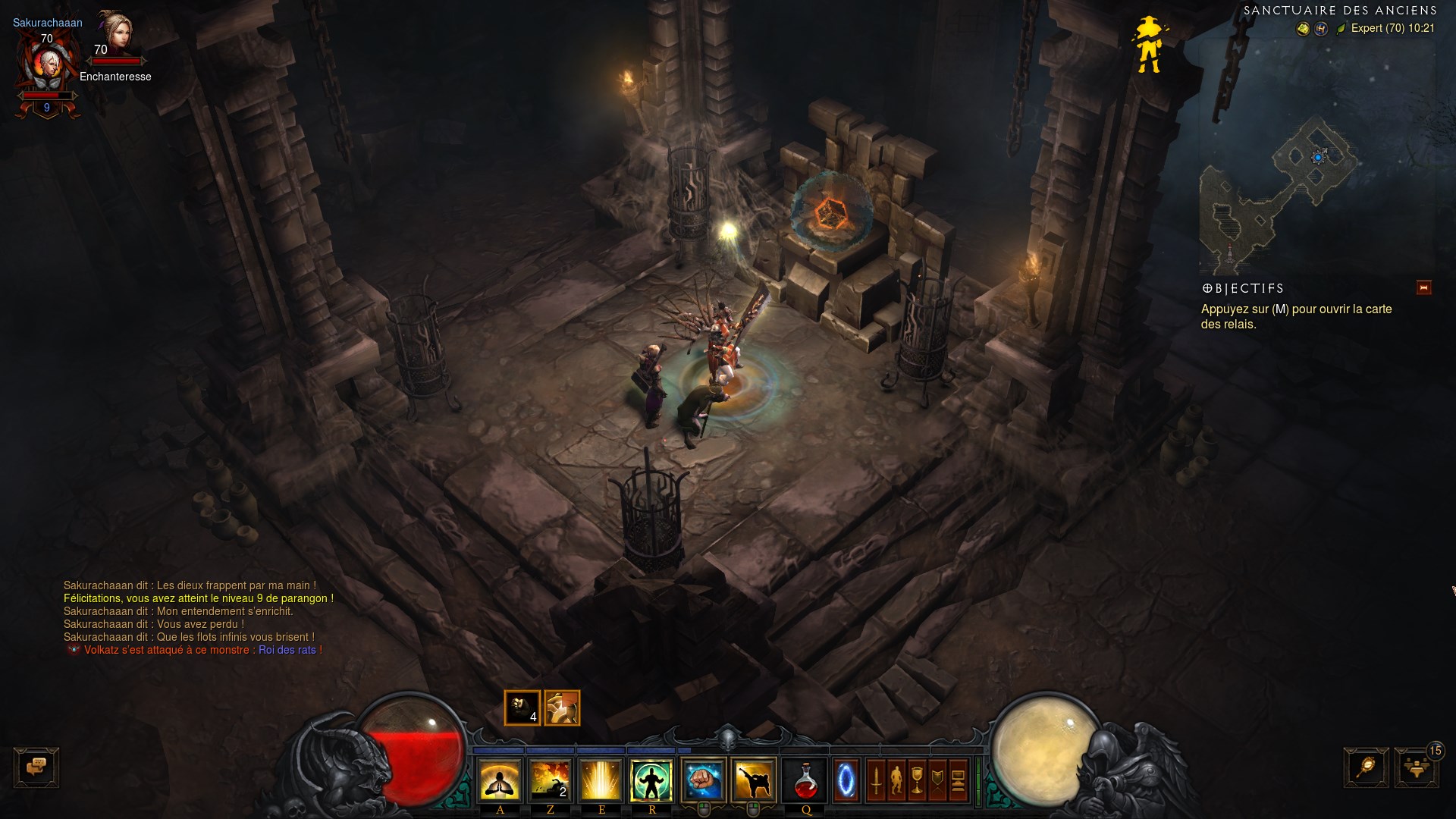Open character details via the figure icon
The image size is (1456, 819).
[x=895, y=780]
